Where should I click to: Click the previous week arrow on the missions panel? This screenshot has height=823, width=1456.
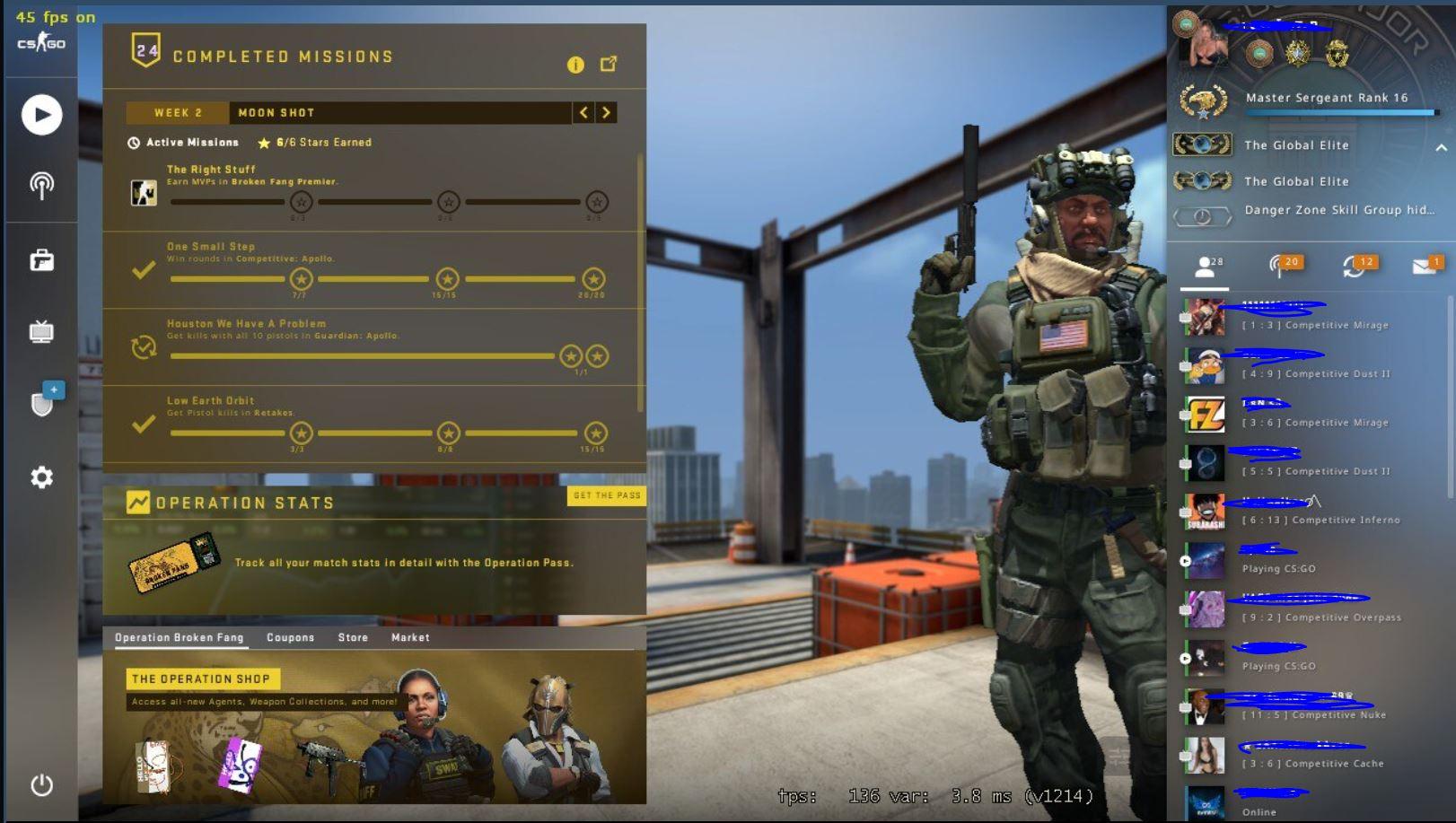(x=583, y=112)
